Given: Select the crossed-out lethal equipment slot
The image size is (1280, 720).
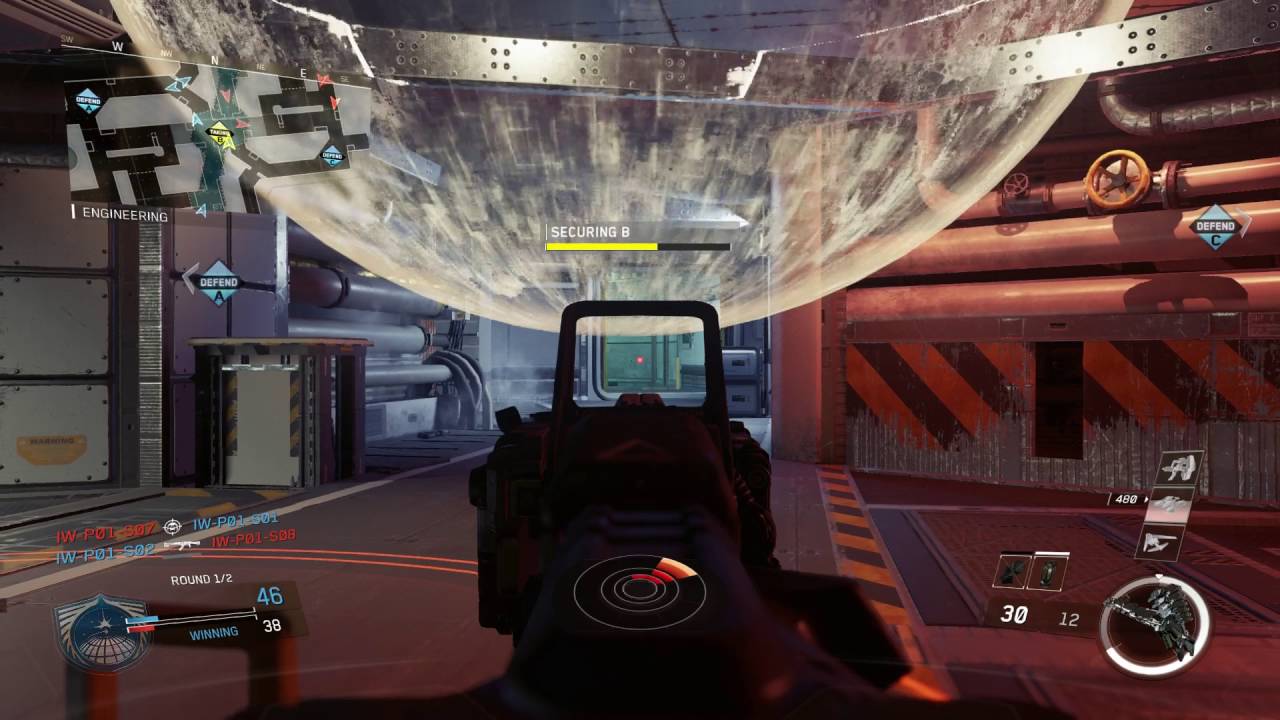Looking at the screenshot, I should (x=1010, y=571).
